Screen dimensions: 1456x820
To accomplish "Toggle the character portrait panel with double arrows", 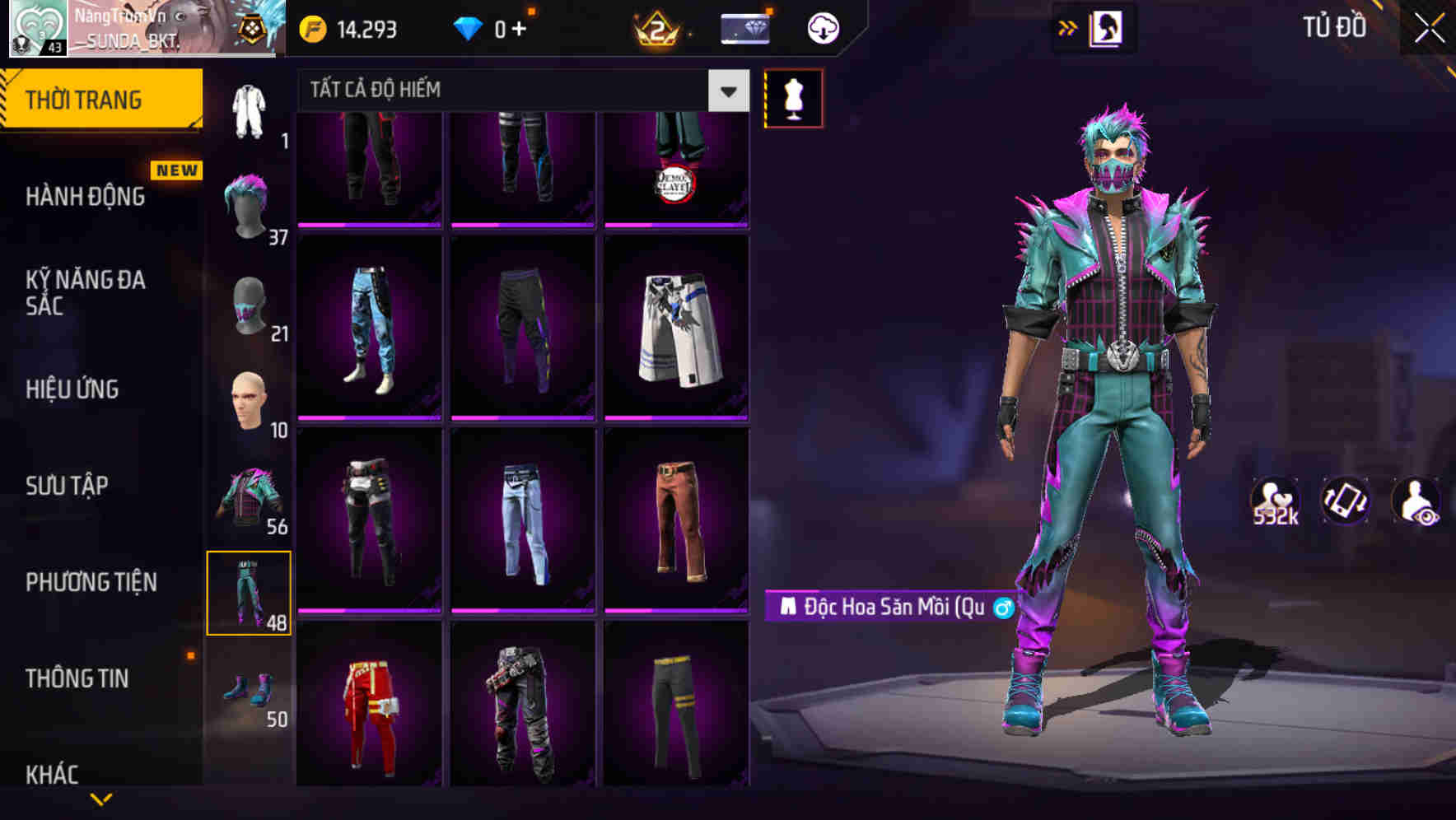I will pos(1068,26).
